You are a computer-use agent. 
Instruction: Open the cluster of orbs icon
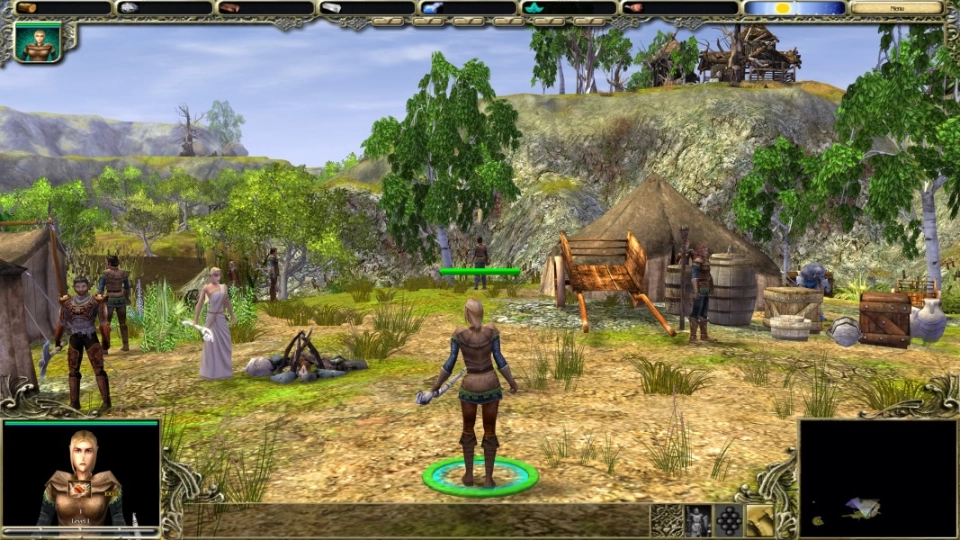(729, 520)
